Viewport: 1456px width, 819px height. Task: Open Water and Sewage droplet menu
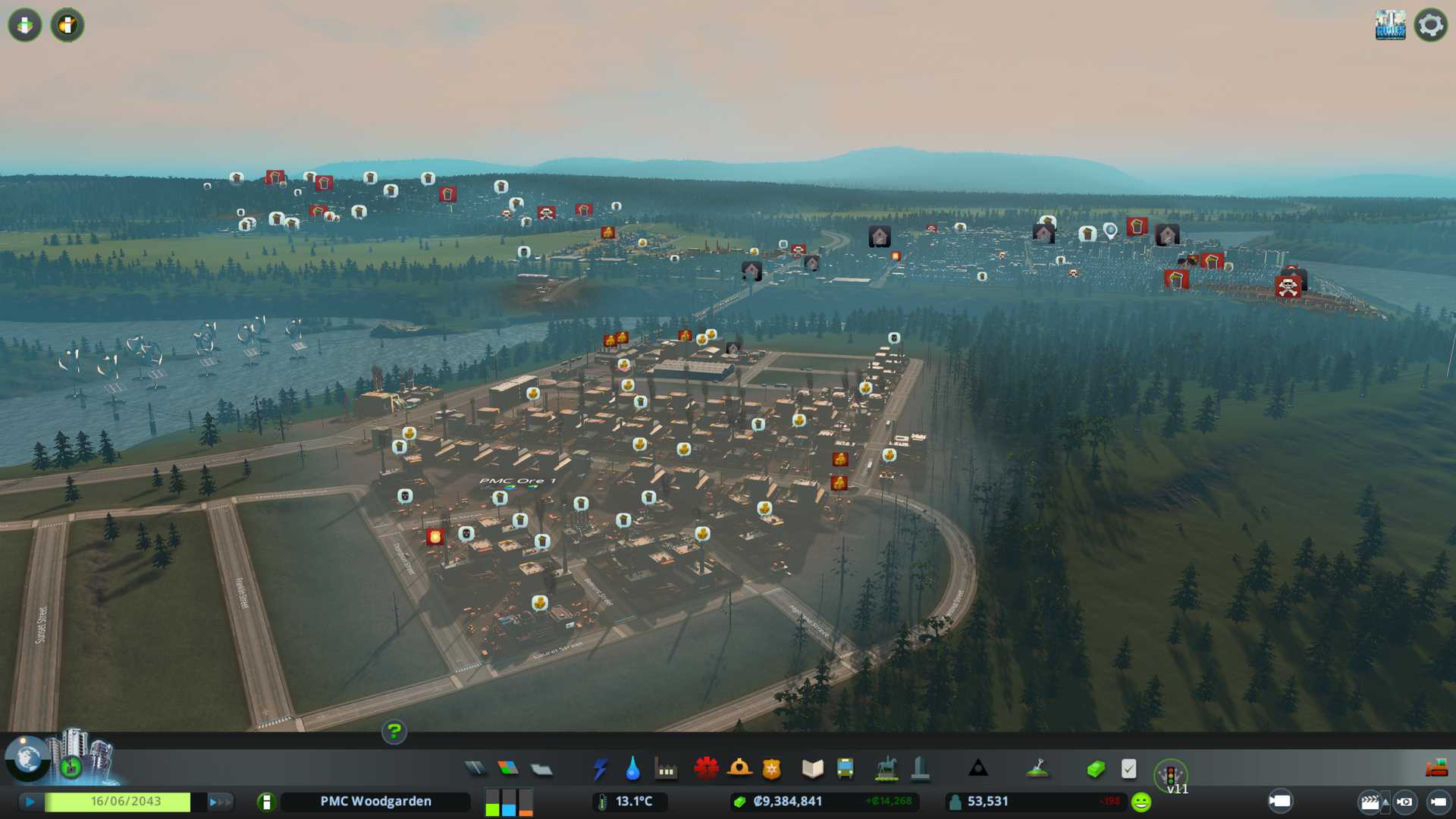click(632, 769)
